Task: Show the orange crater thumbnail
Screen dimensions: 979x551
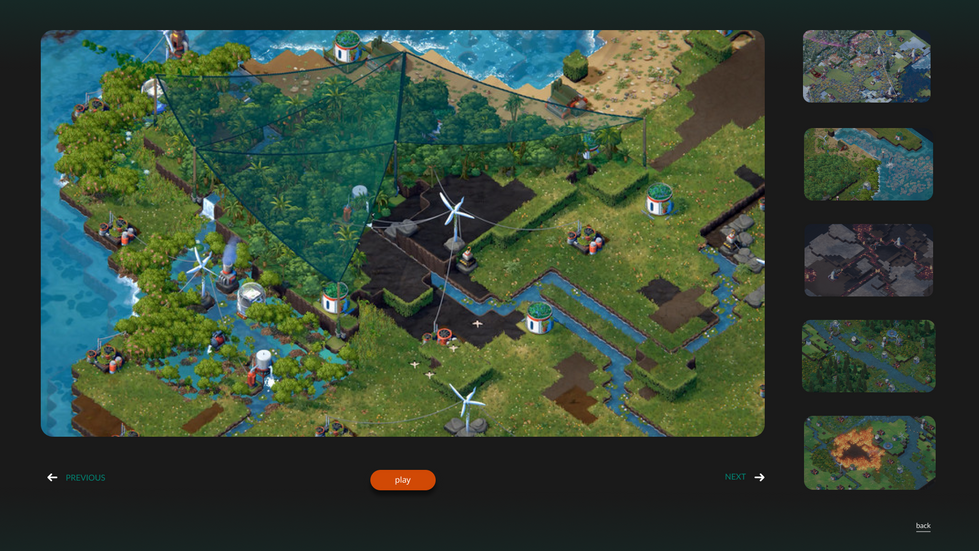Action: click(x=868, y=452)
